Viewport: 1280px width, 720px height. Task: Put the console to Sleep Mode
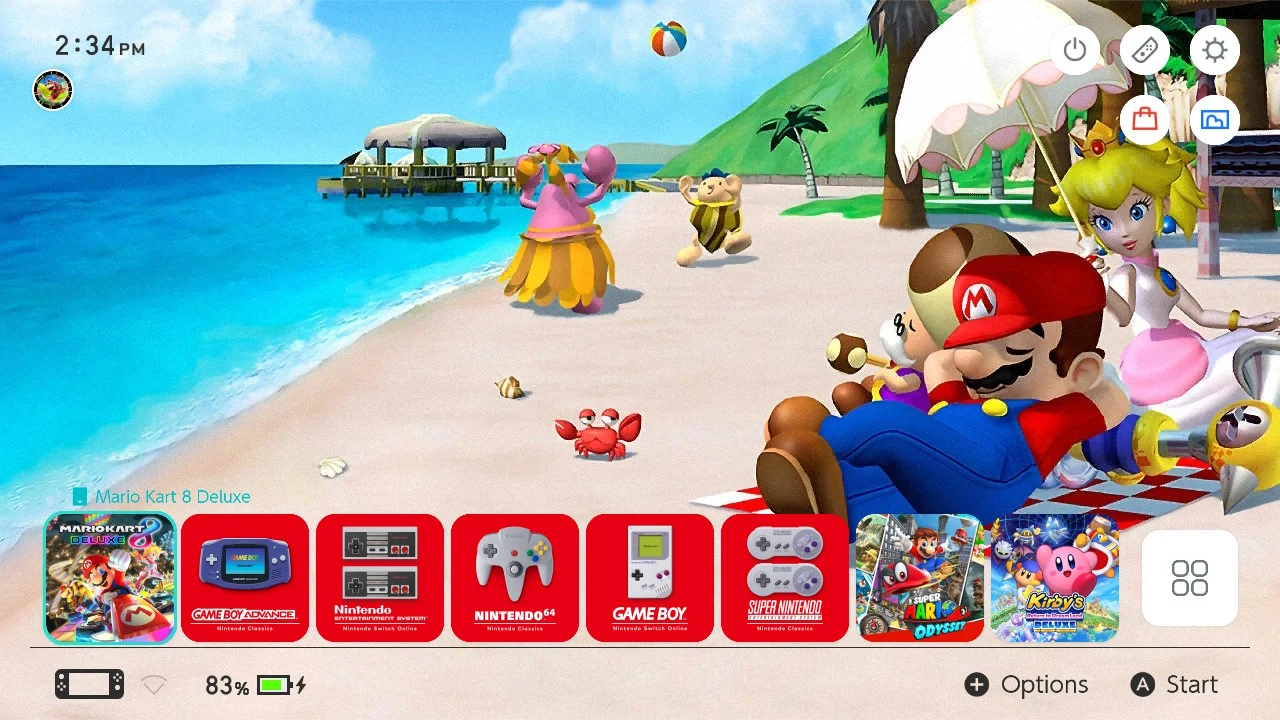pyautogui.click(x=1075, y=50)
